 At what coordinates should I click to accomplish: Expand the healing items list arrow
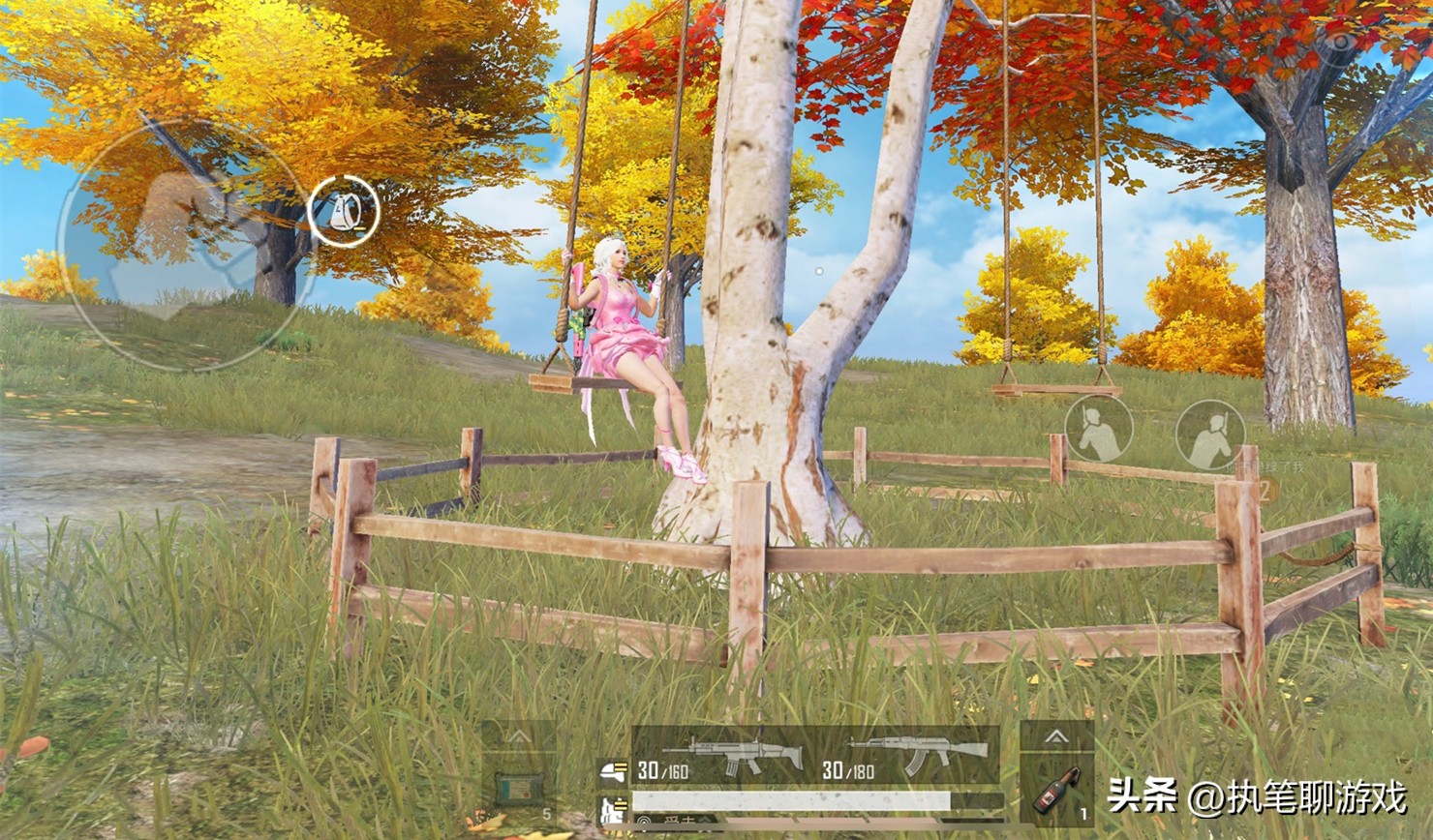(519, 737)
